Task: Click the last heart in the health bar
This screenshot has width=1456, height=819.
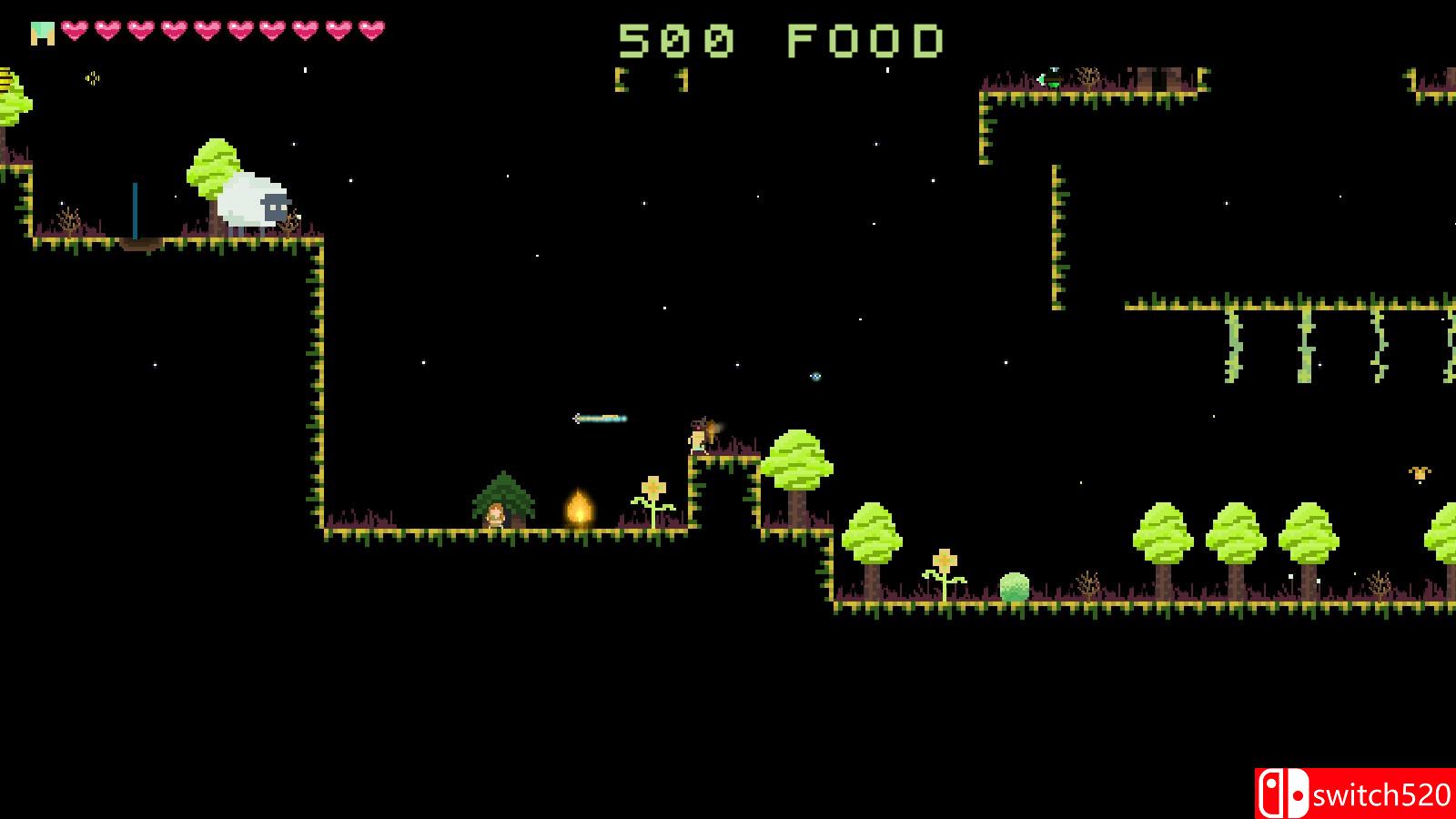Action: coord(369,29)
